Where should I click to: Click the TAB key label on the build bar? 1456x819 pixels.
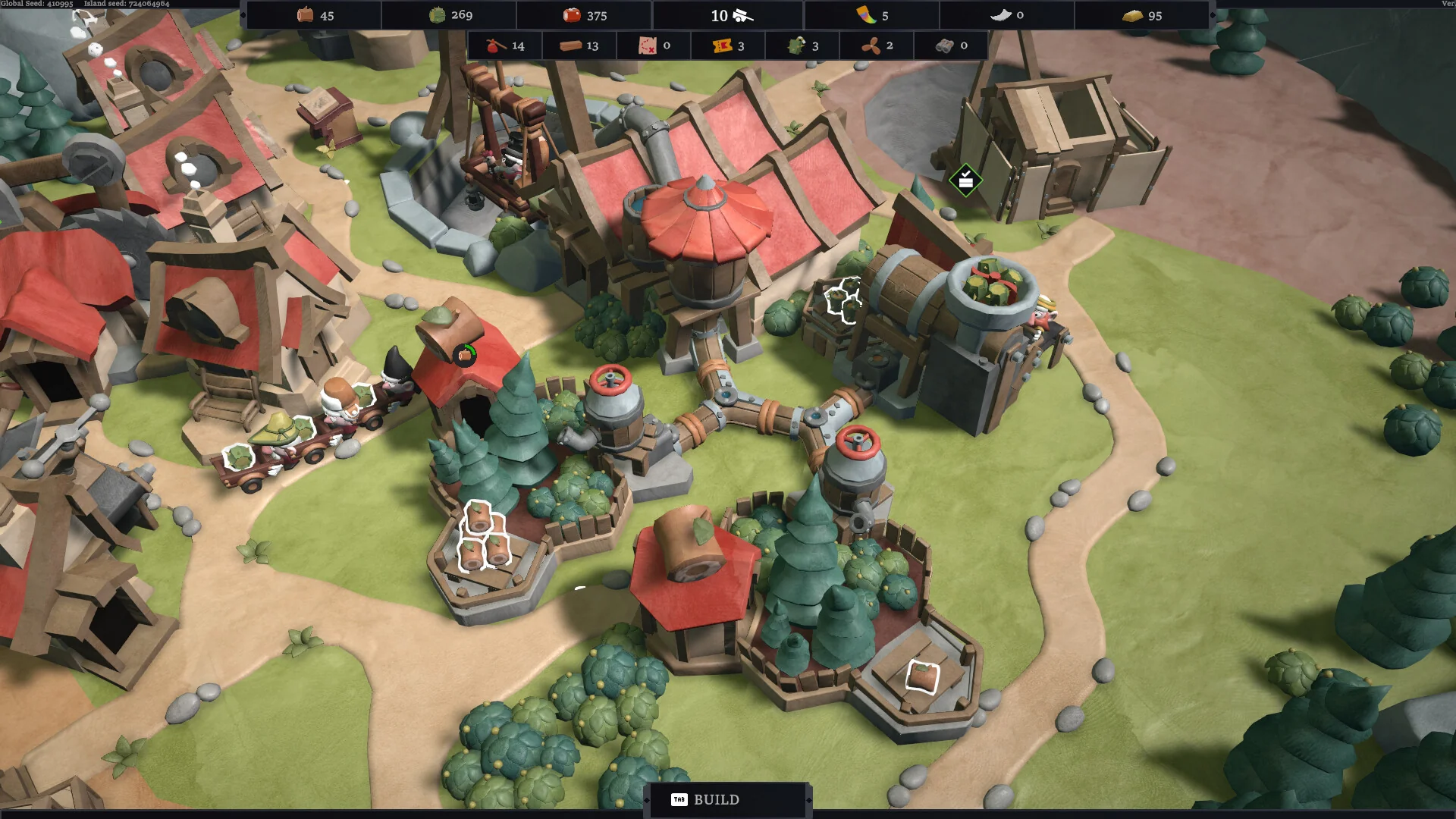point(681,799)
